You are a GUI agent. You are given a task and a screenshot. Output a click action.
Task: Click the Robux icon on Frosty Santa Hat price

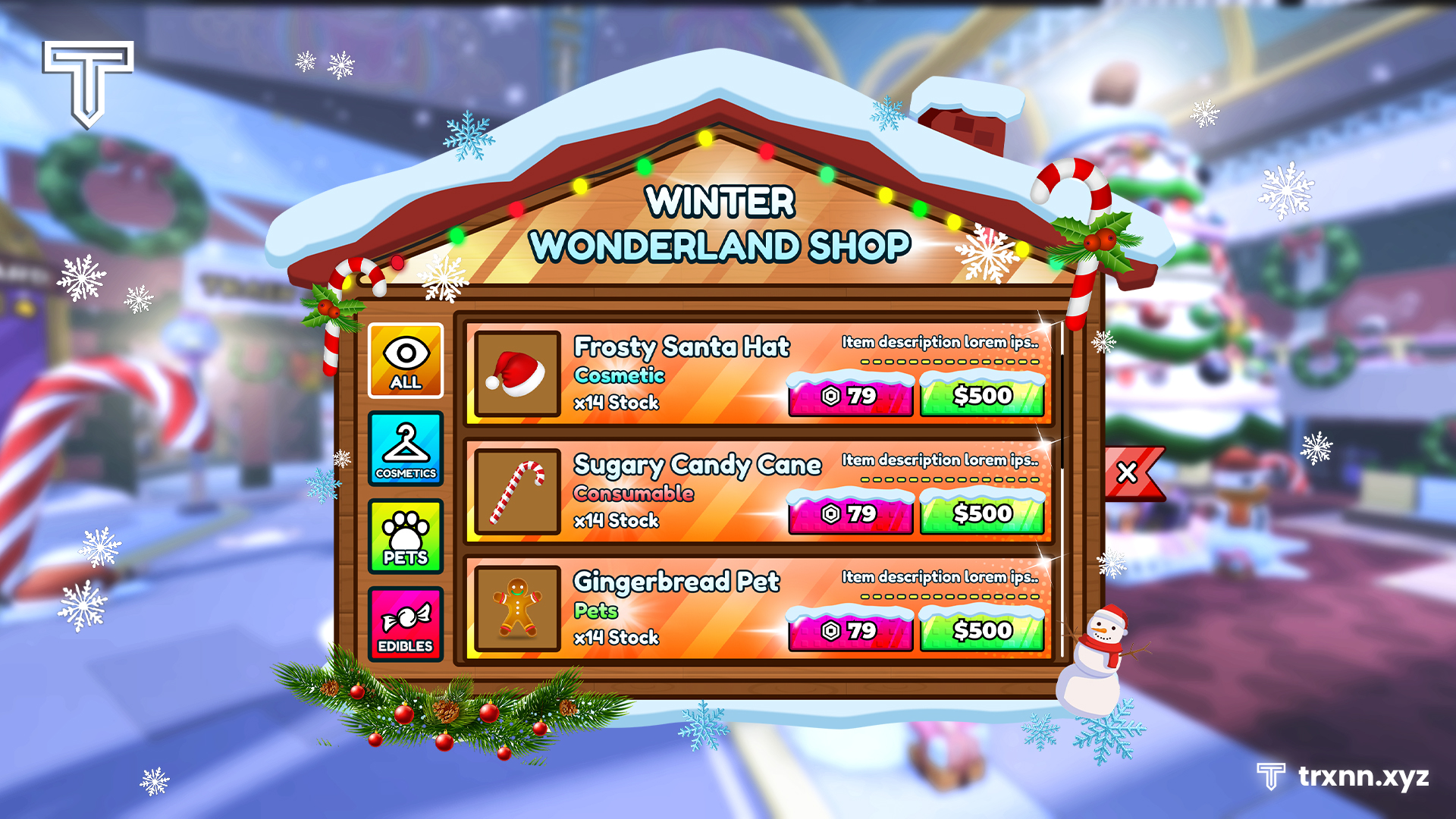(x=830, y=396)
